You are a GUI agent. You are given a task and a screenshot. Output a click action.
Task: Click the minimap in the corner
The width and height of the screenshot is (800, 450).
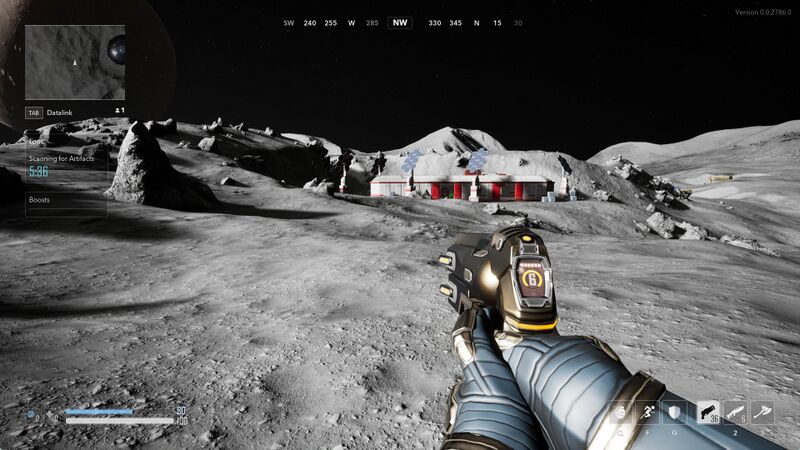75,62
